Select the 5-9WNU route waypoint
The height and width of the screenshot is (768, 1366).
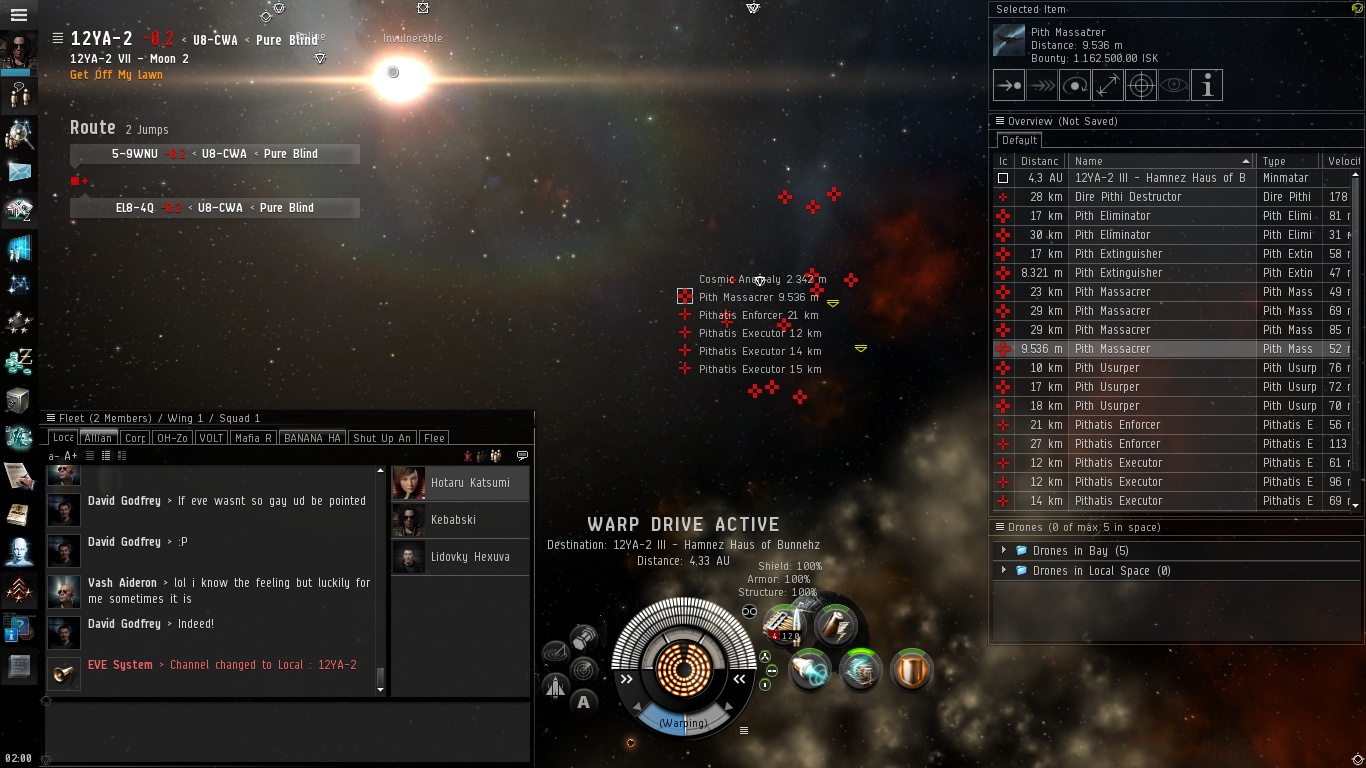click(x=215, y=154)
